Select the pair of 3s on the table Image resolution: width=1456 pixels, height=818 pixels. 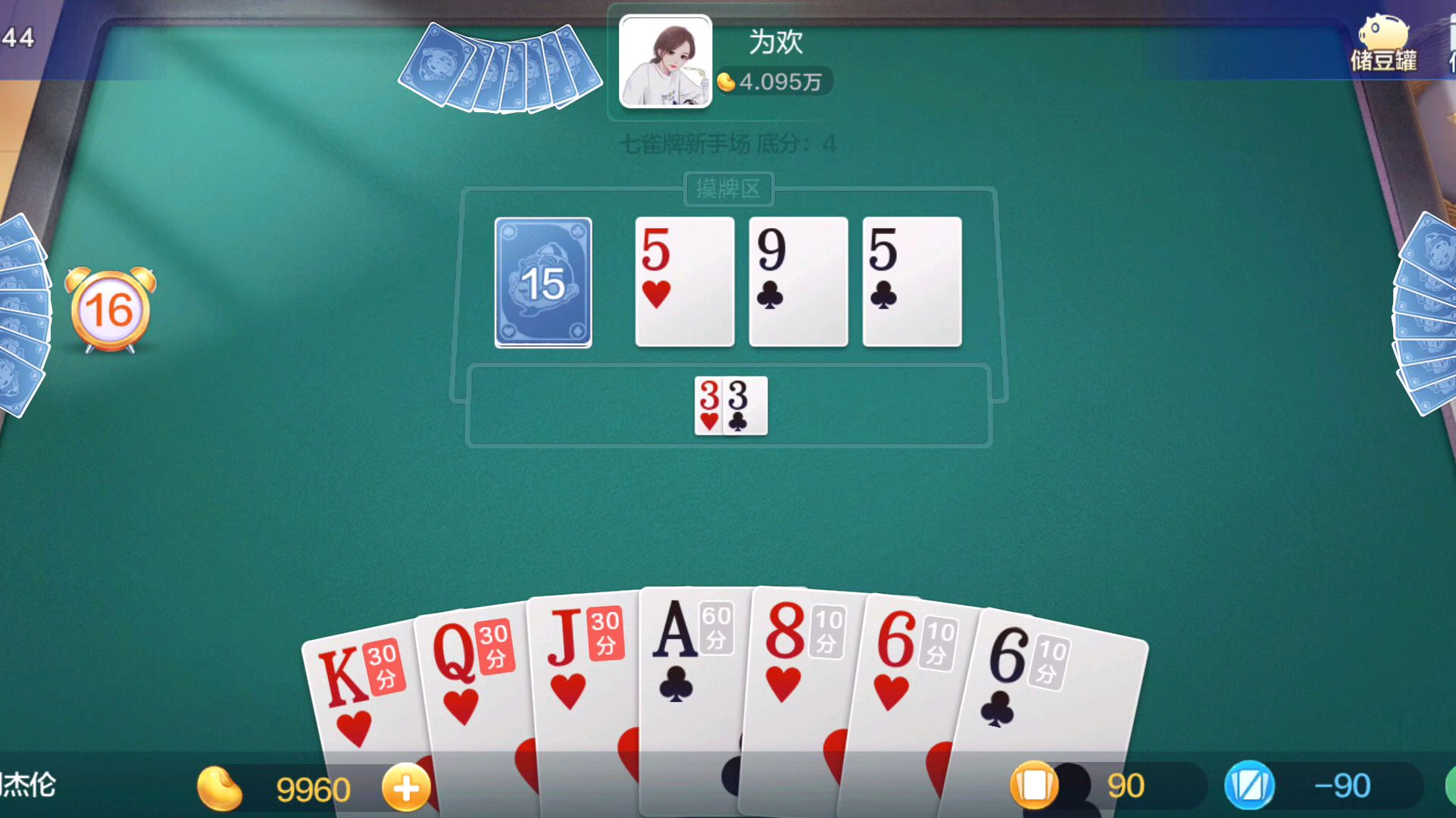pyautogui.click(x=730, y=406)
